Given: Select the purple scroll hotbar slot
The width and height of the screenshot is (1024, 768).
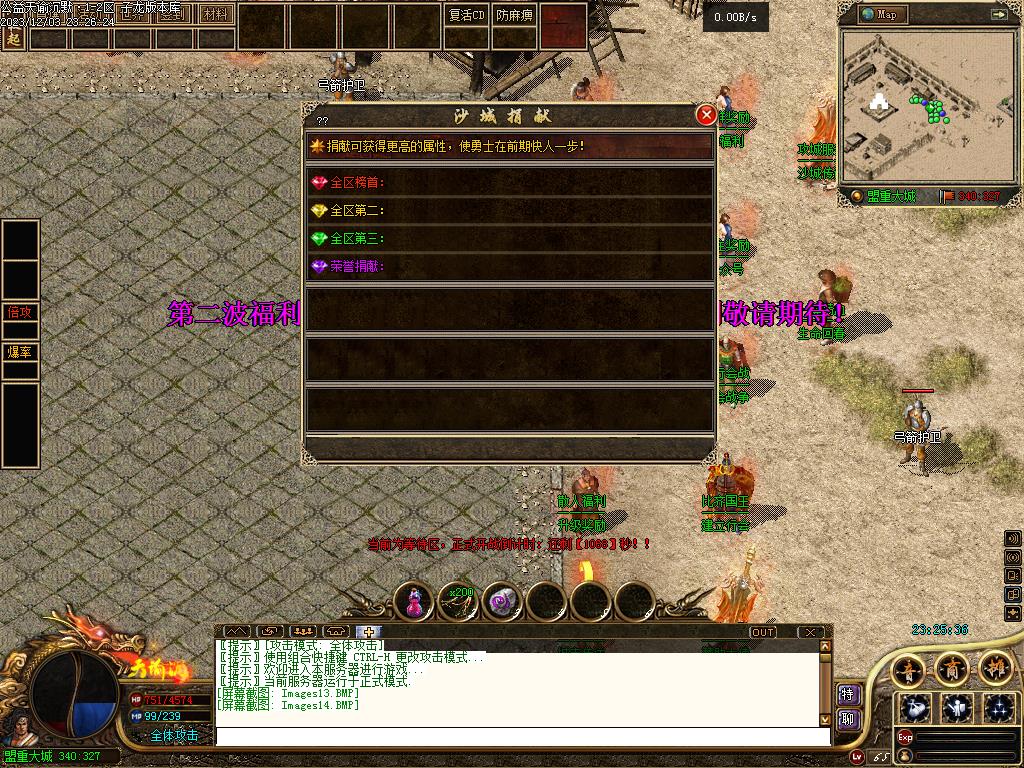Looking at the screenshot, I should coord(503,601).
